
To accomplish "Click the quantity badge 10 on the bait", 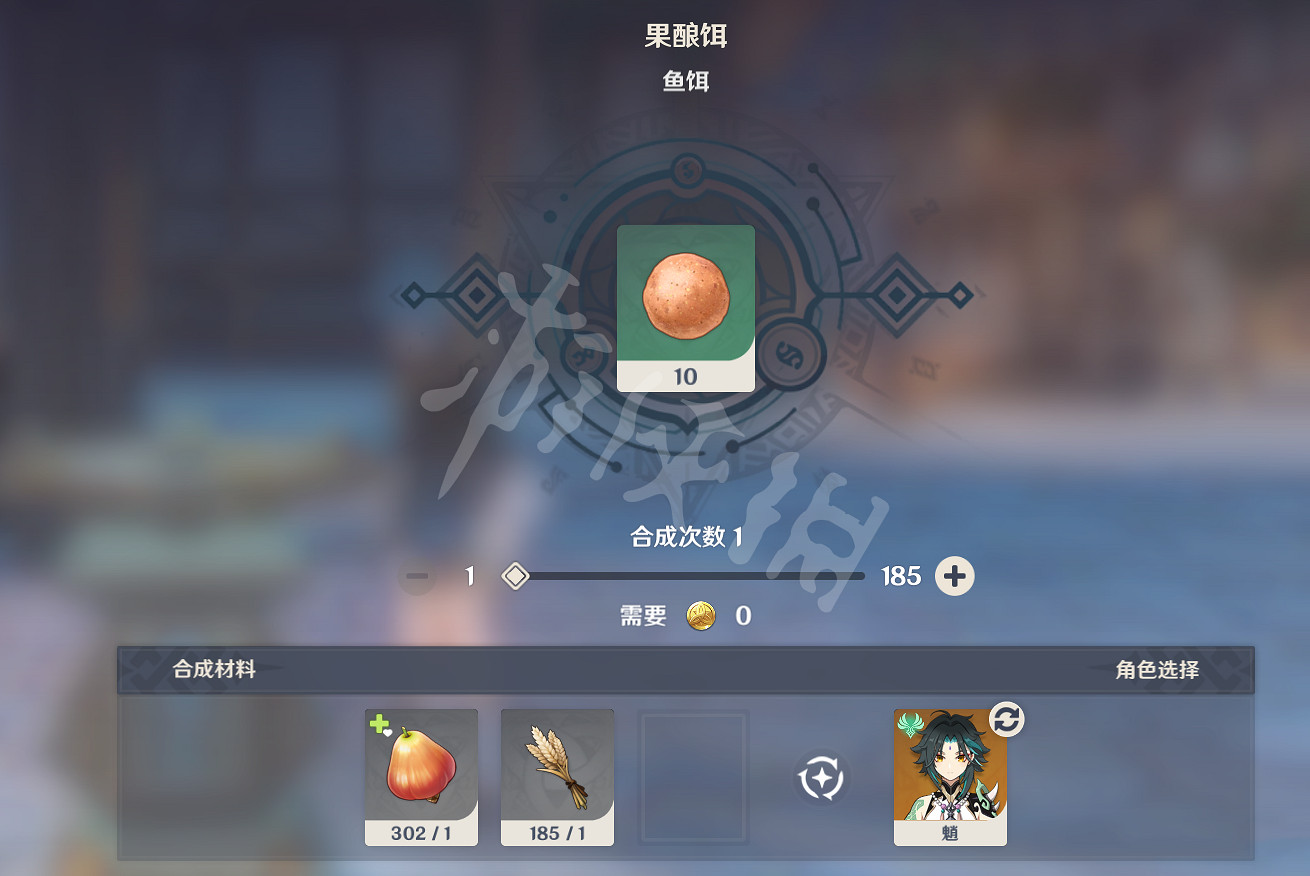I will point(686,377).
